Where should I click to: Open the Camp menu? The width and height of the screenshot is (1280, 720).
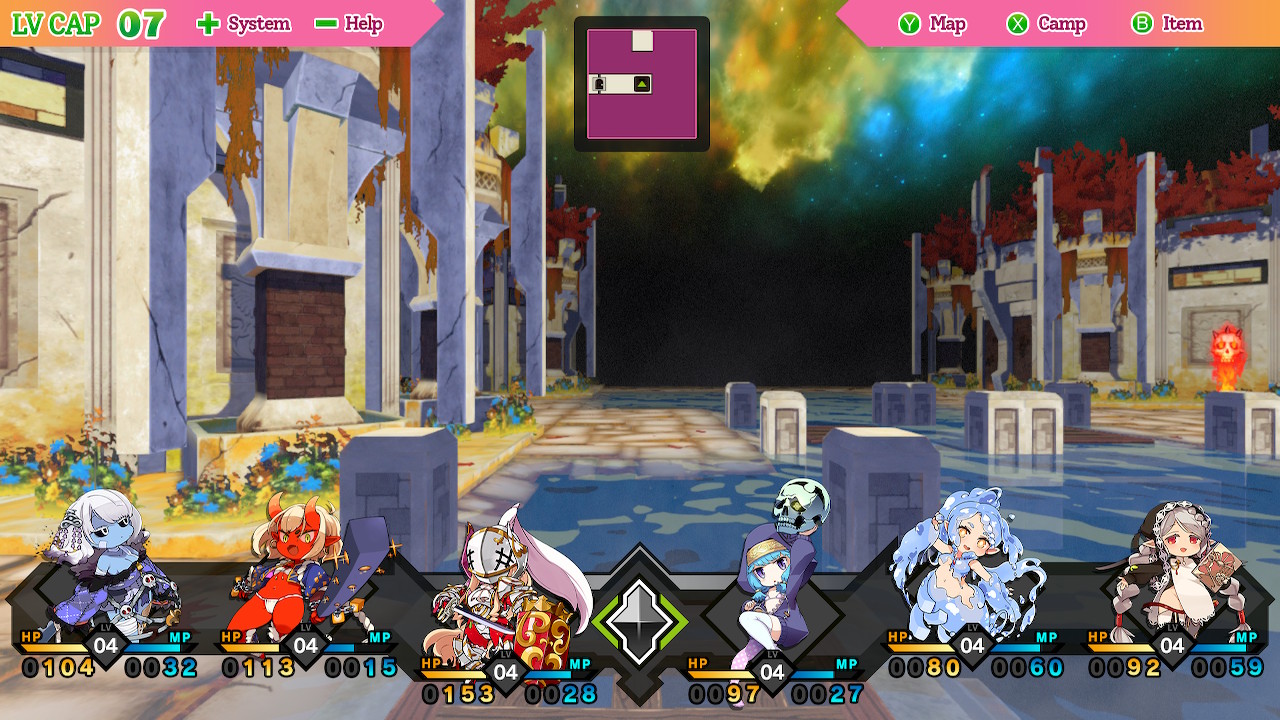1046,24
